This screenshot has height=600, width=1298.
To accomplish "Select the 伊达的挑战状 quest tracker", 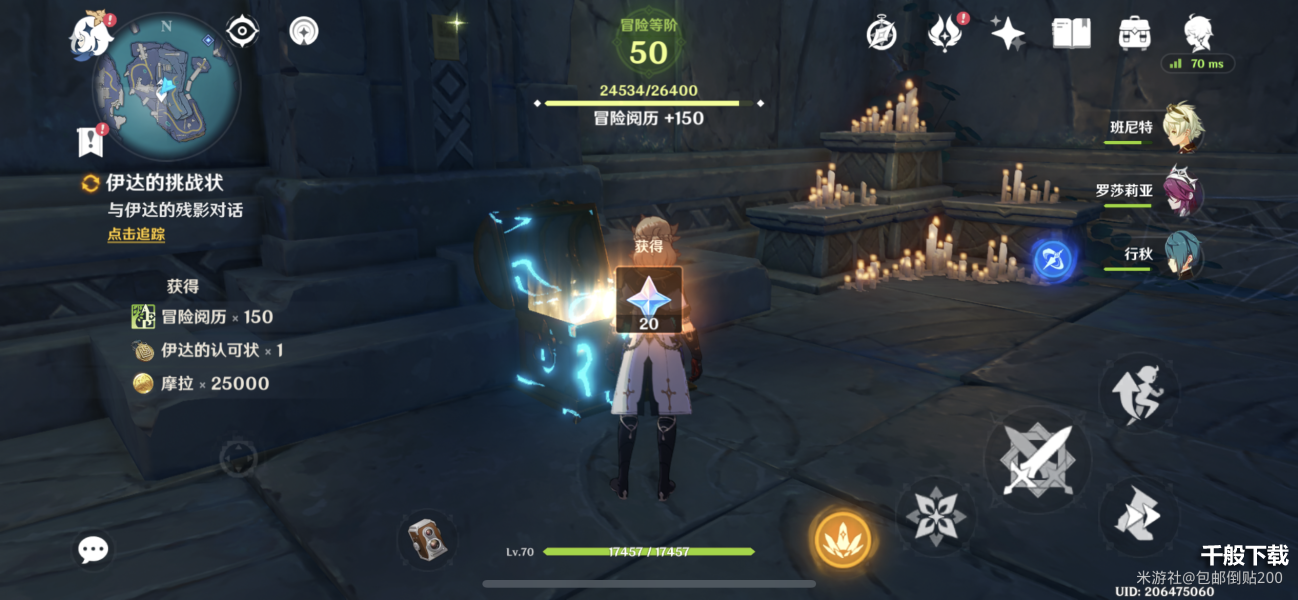I will pos(164,183).
